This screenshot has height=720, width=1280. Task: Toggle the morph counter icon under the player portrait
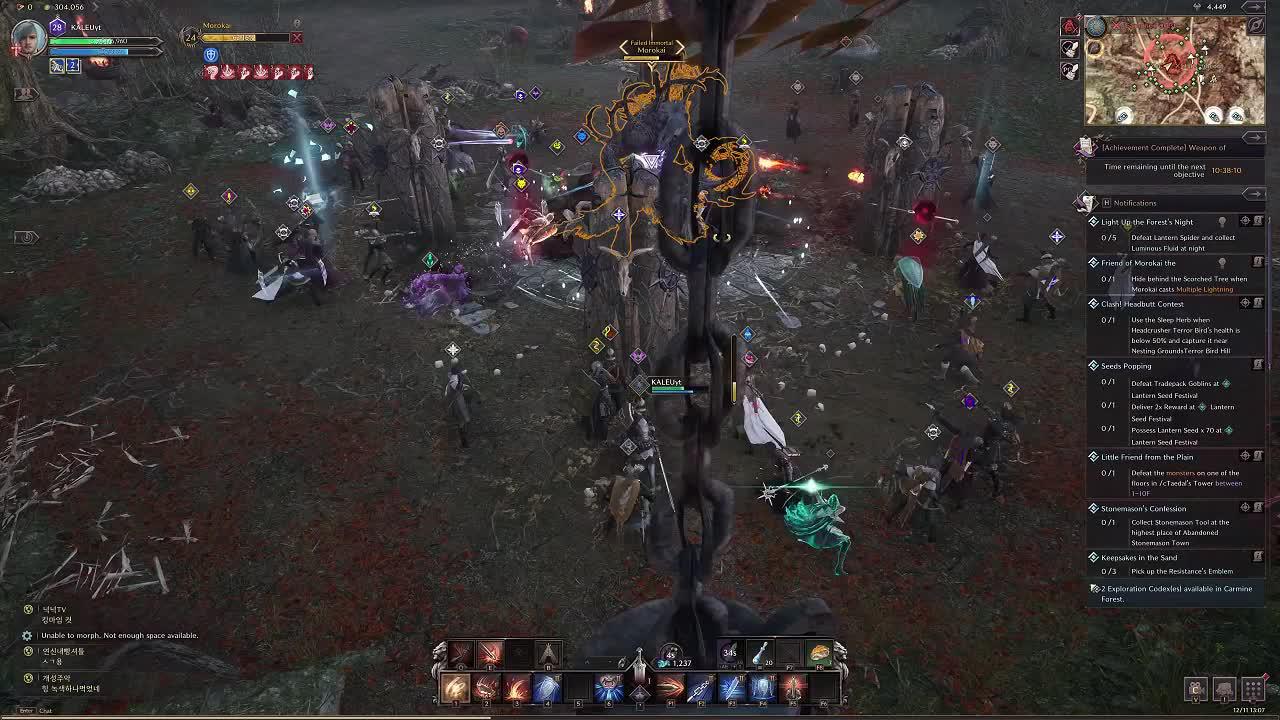(72, 66)
